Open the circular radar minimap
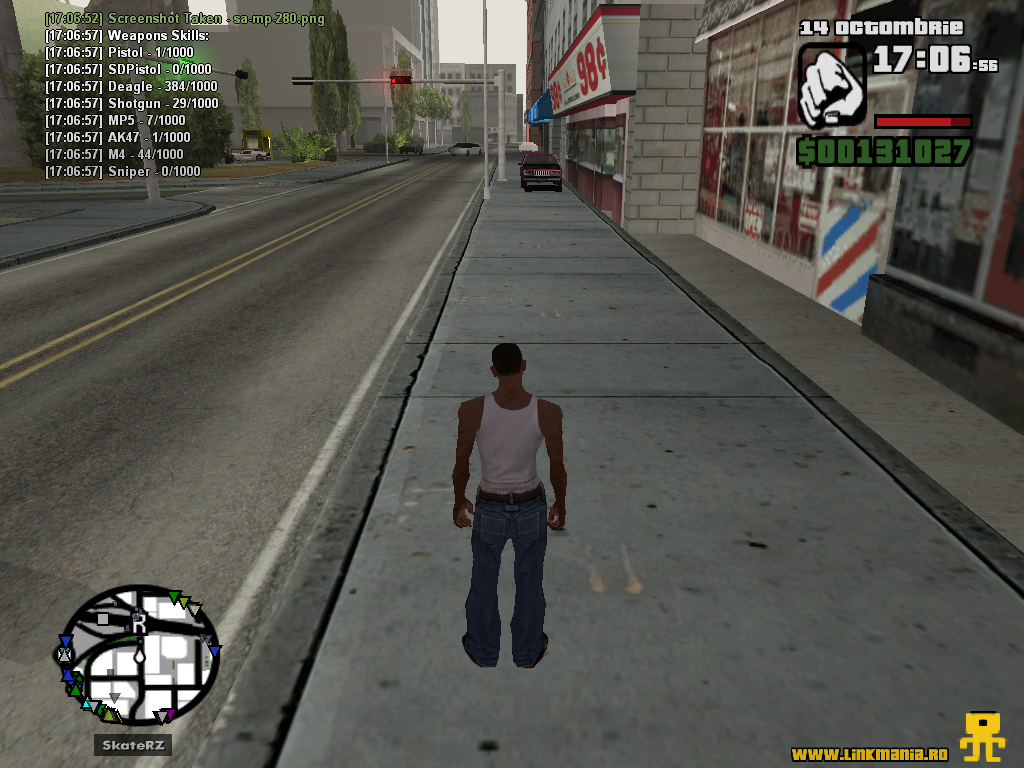Viewport: 1024px width, 768px height. click(x=139, y=654)
